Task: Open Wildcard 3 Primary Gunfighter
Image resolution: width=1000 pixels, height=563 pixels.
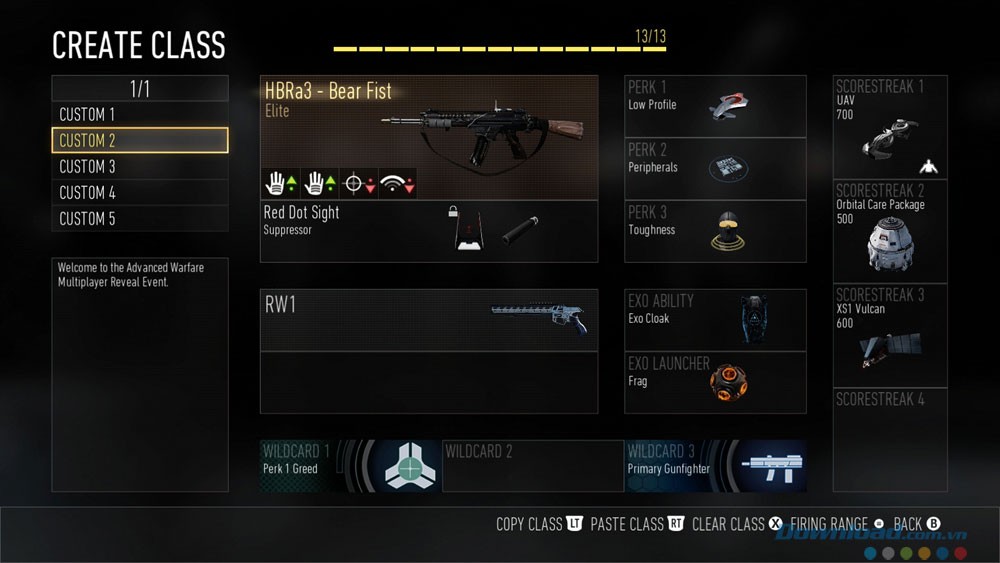Action: (x=715, y=466)
